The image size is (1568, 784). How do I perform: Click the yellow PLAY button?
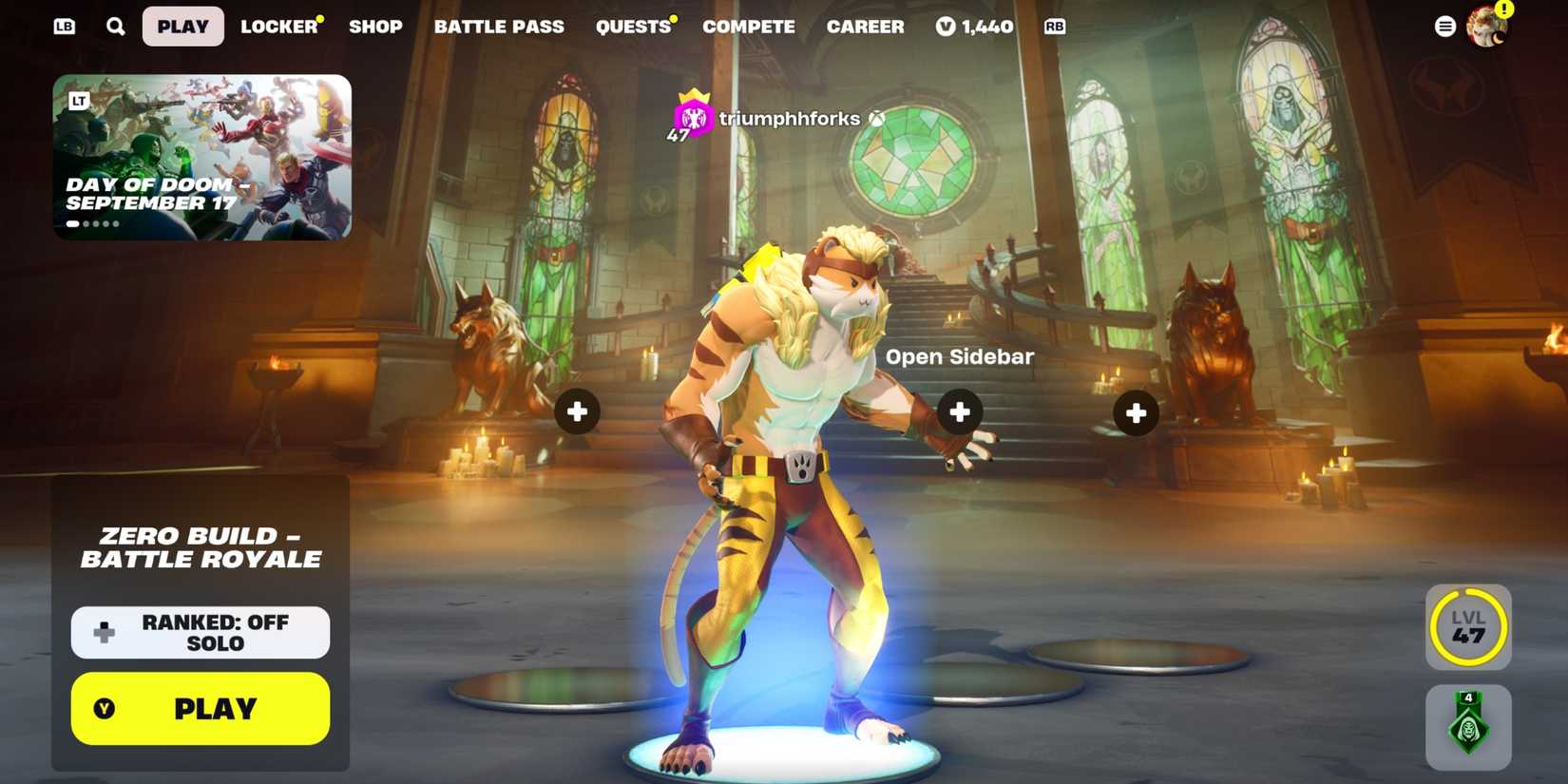coord(200,708)
